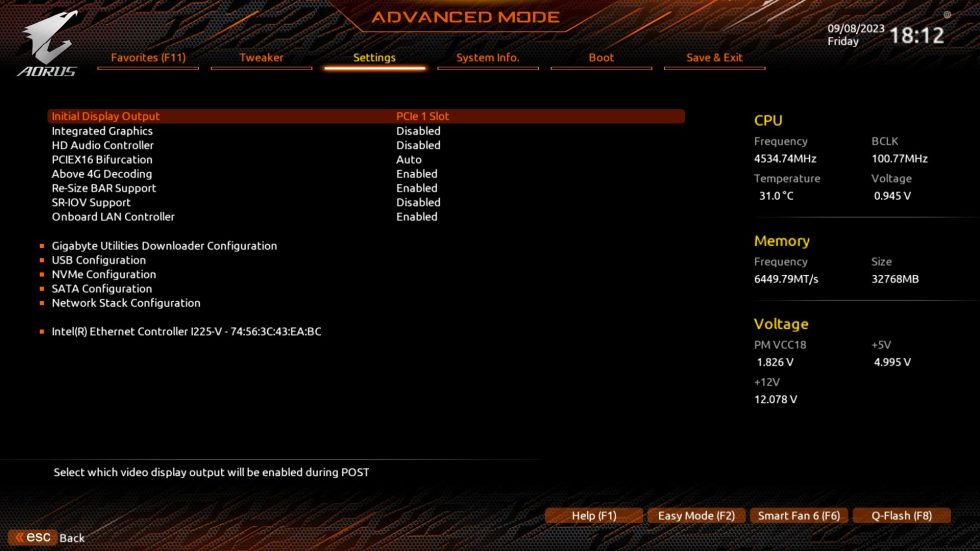Switch to Easy Mode (F2)
980x551 pixels.
pos(696,516)
